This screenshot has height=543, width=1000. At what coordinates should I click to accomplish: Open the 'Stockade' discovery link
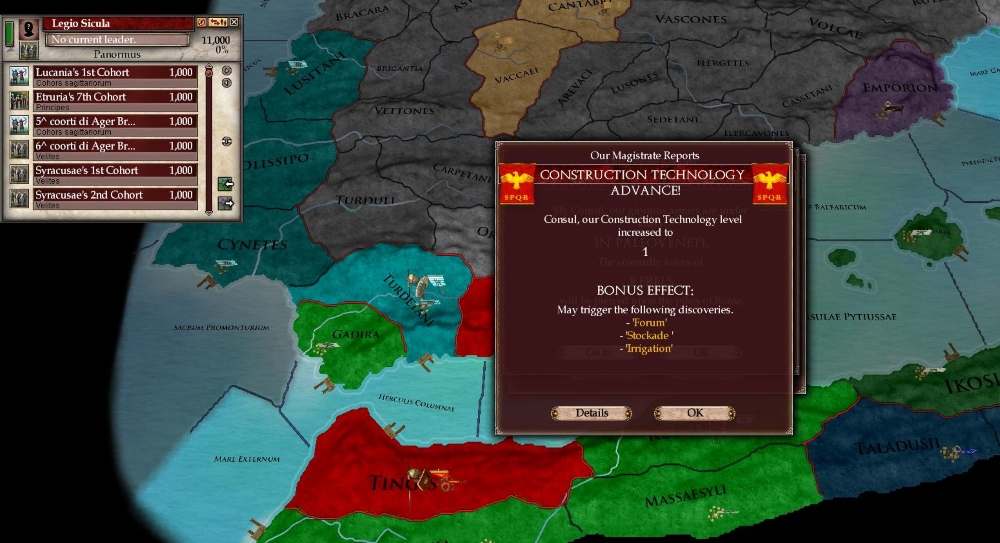click(648, 335)
